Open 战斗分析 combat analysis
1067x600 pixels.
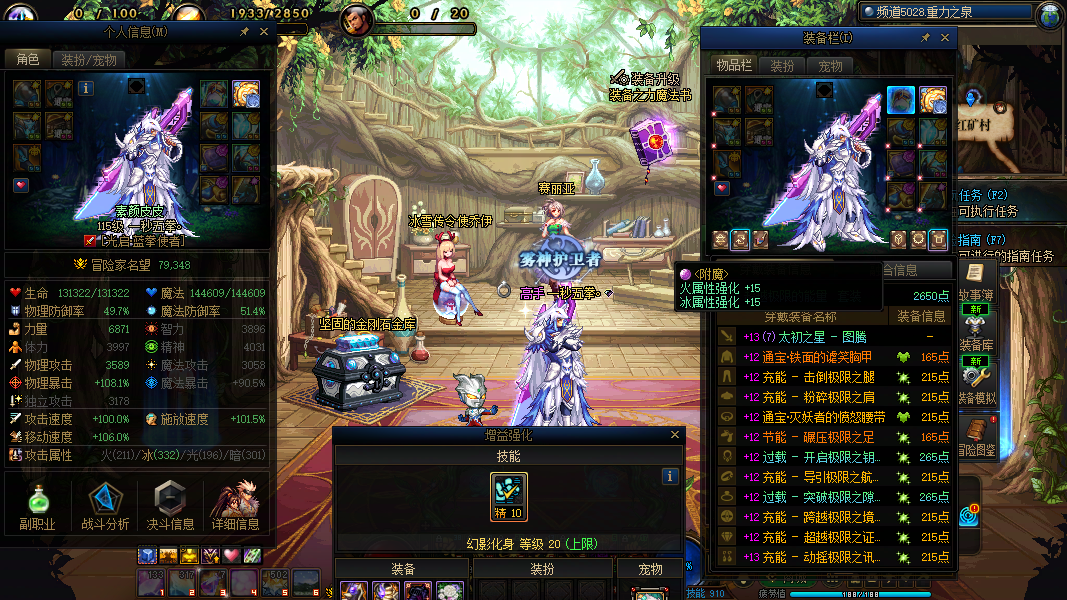(x=104, y=507)
